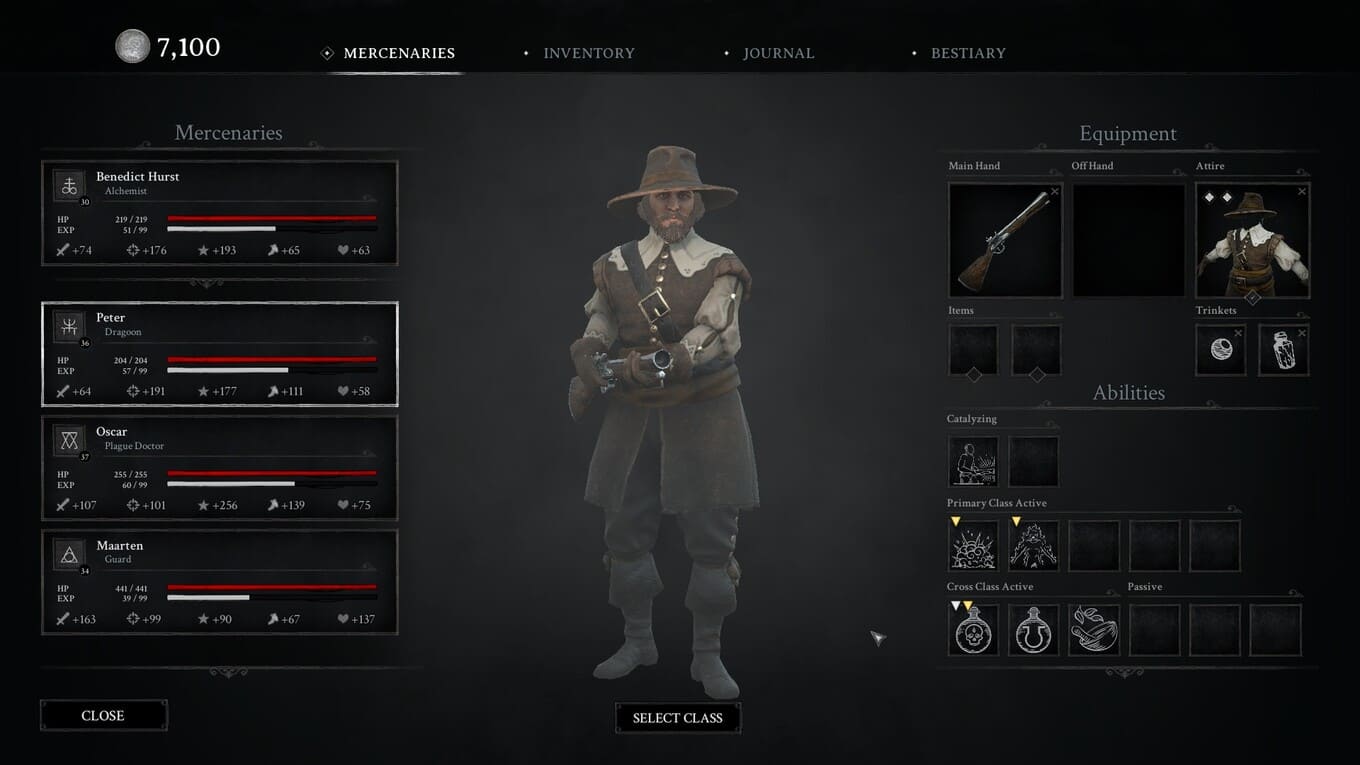
Task: Click the empty Off Hand slot
Action: 1128,241
